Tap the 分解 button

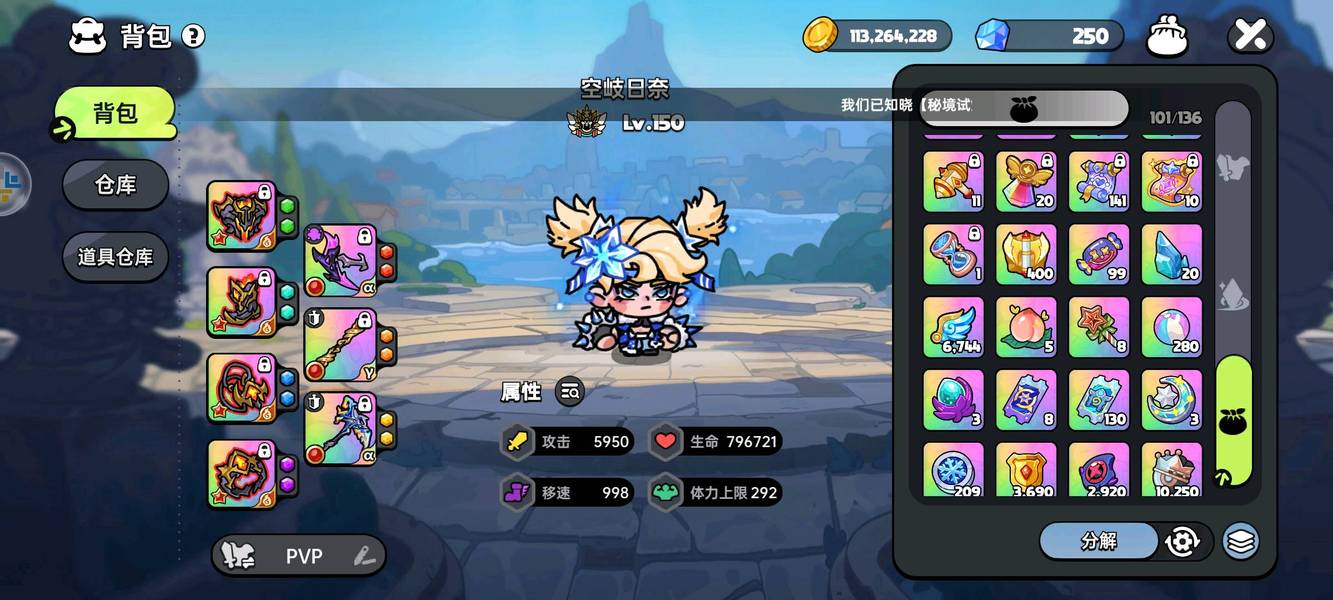pyautogui.click(x=1098, y=541)
